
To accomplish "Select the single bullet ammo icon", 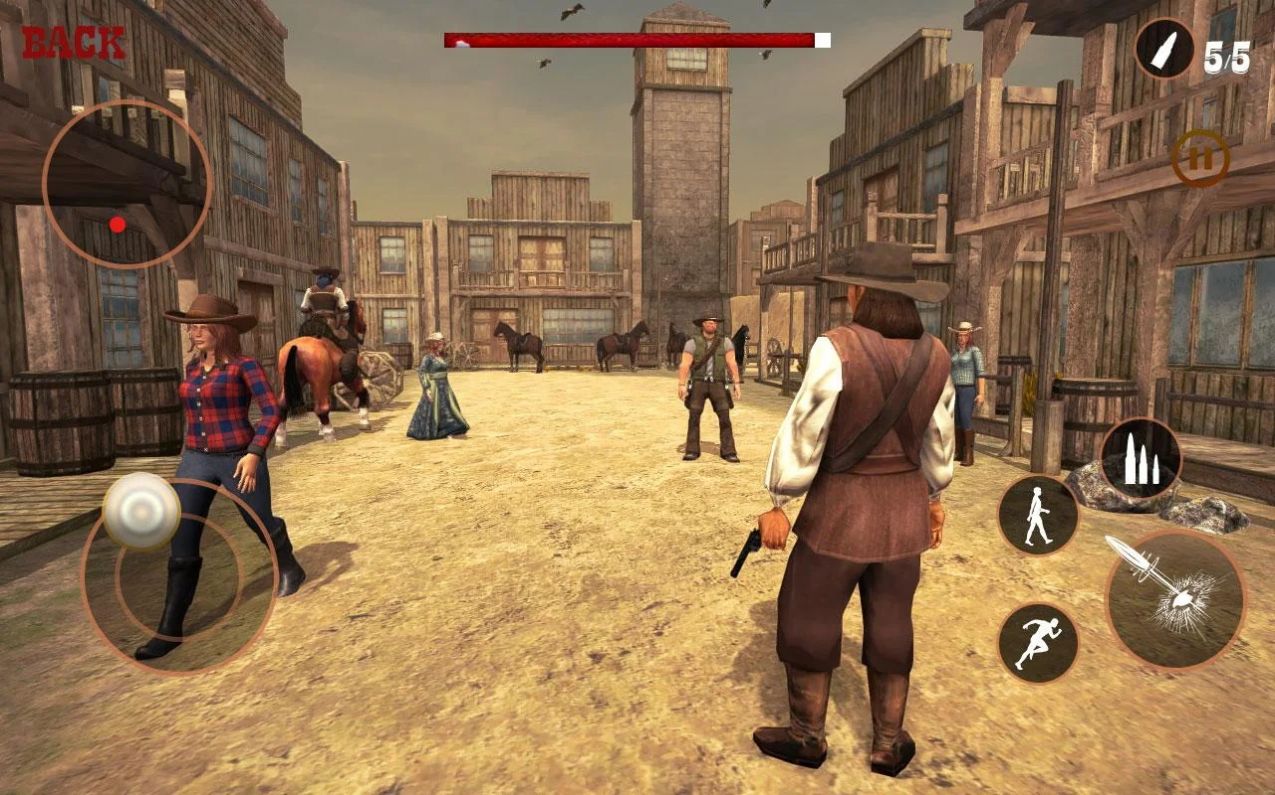I will click(x=1165, y=49).
